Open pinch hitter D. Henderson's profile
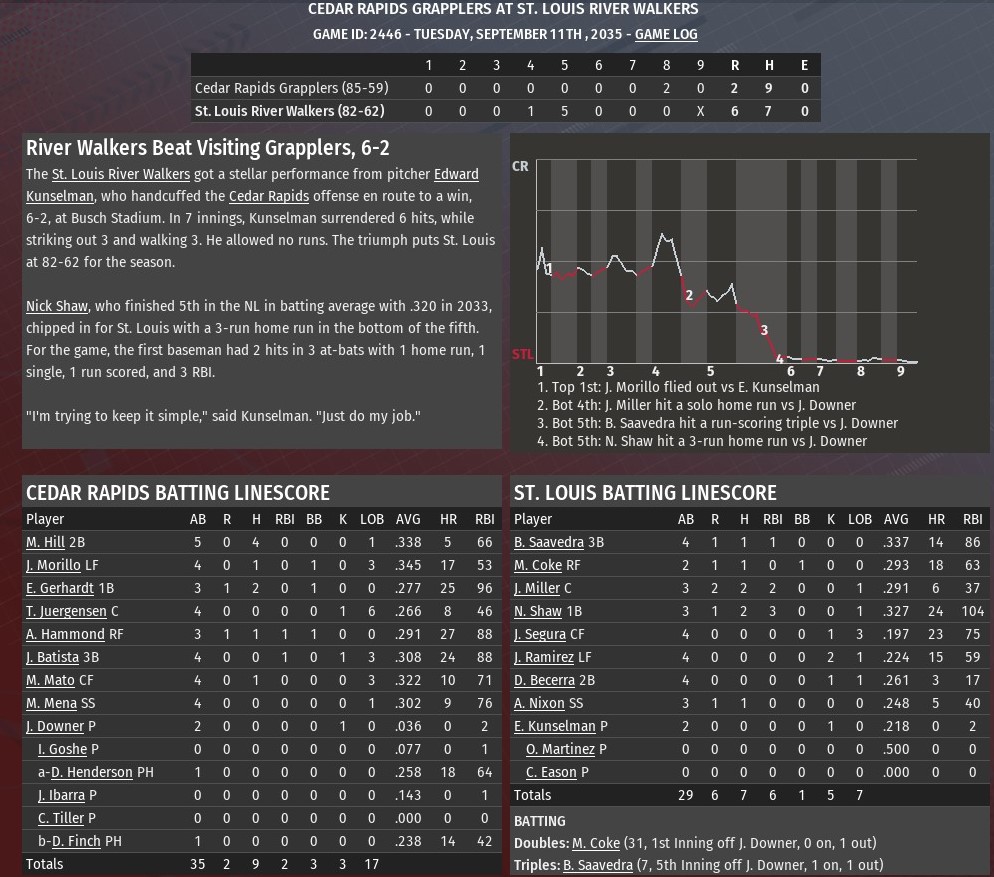The width and height of the screenshot is (994, 877). click(x=92, y=772)
